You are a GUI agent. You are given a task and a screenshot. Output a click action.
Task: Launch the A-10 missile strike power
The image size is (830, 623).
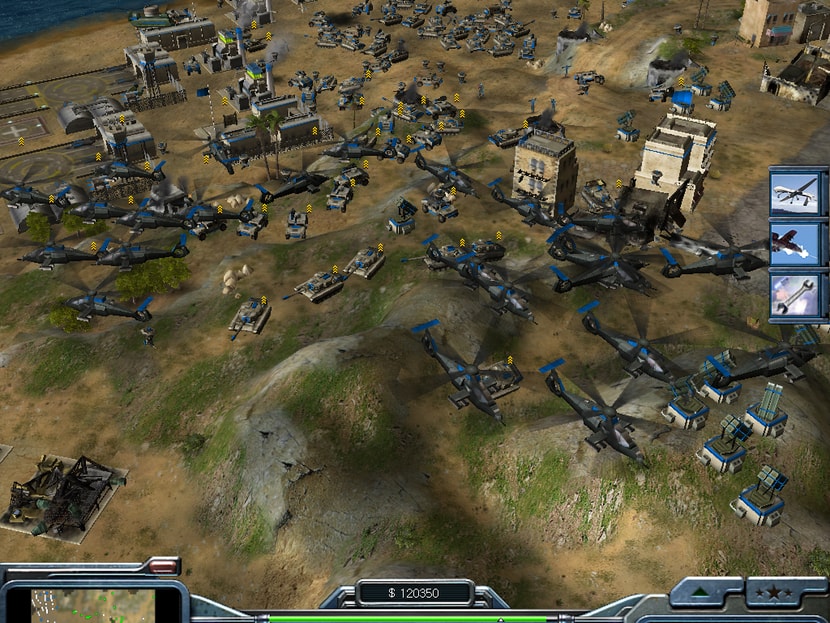(798, 244)
